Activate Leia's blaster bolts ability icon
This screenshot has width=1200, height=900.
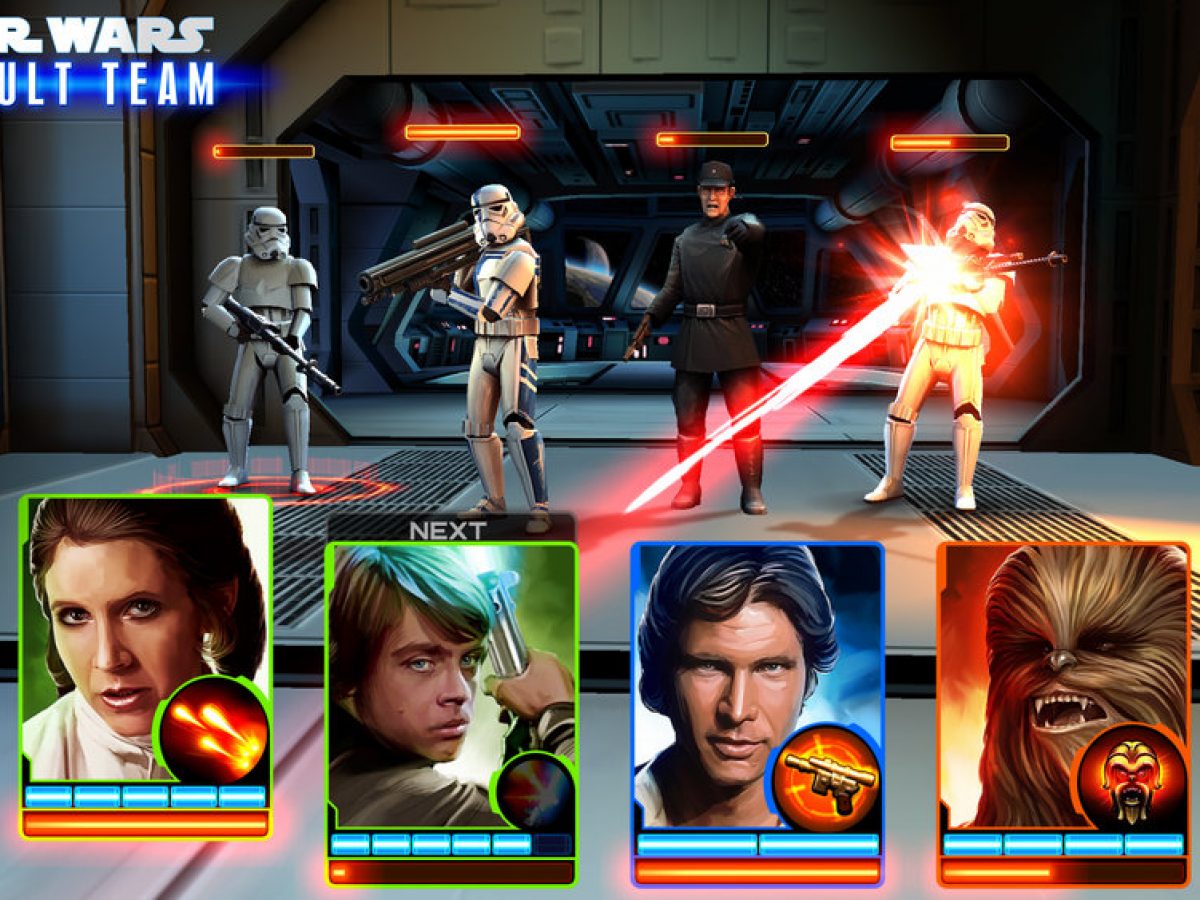pos(213,731)
